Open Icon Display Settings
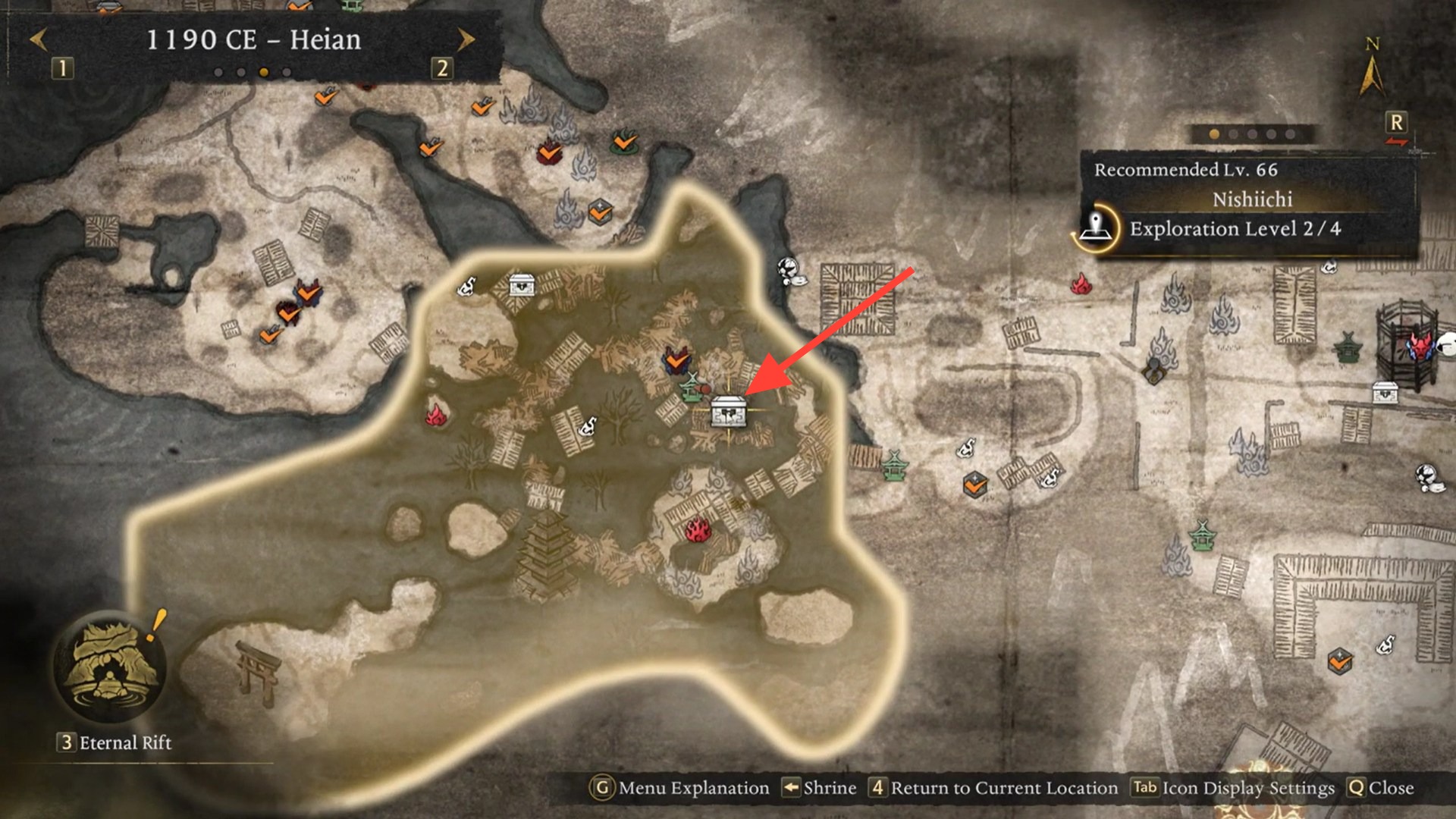This screenshot has width=1456, height=819. (x=1234, y=788)
